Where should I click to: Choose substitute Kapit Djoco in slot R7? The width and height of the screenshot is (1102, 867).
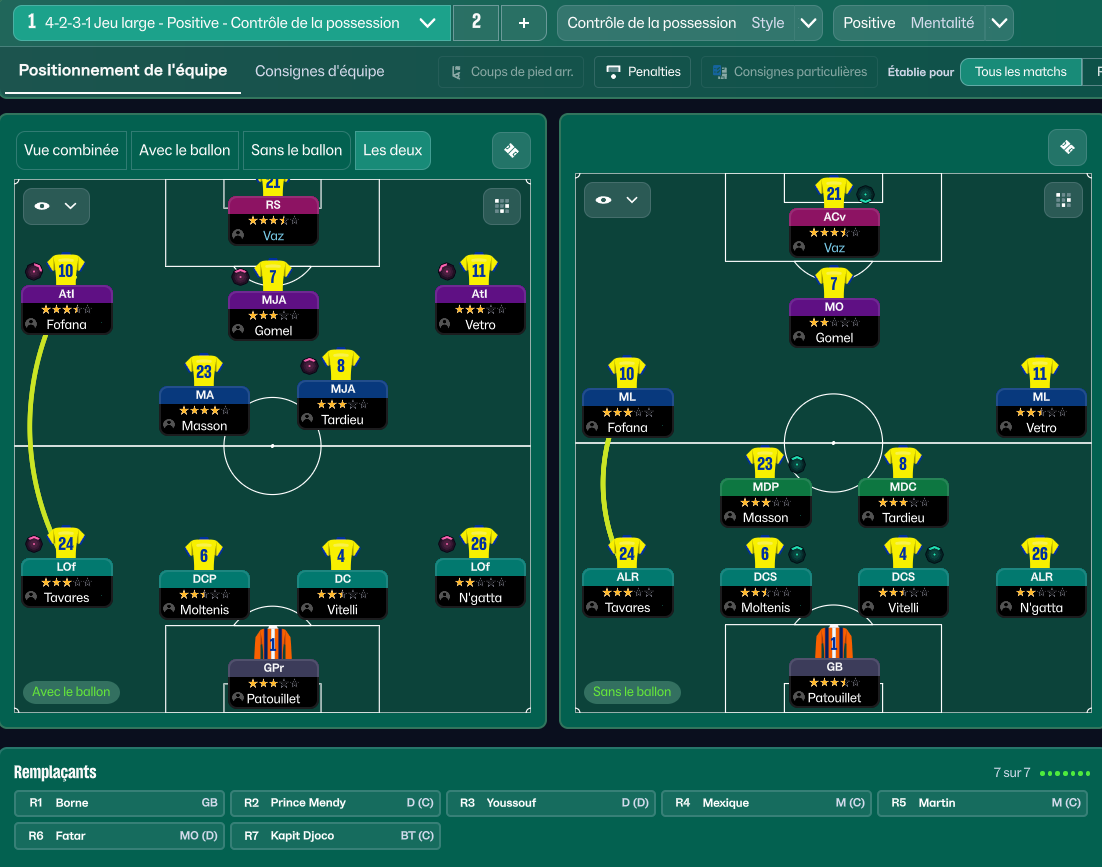[x=335, y=836]
